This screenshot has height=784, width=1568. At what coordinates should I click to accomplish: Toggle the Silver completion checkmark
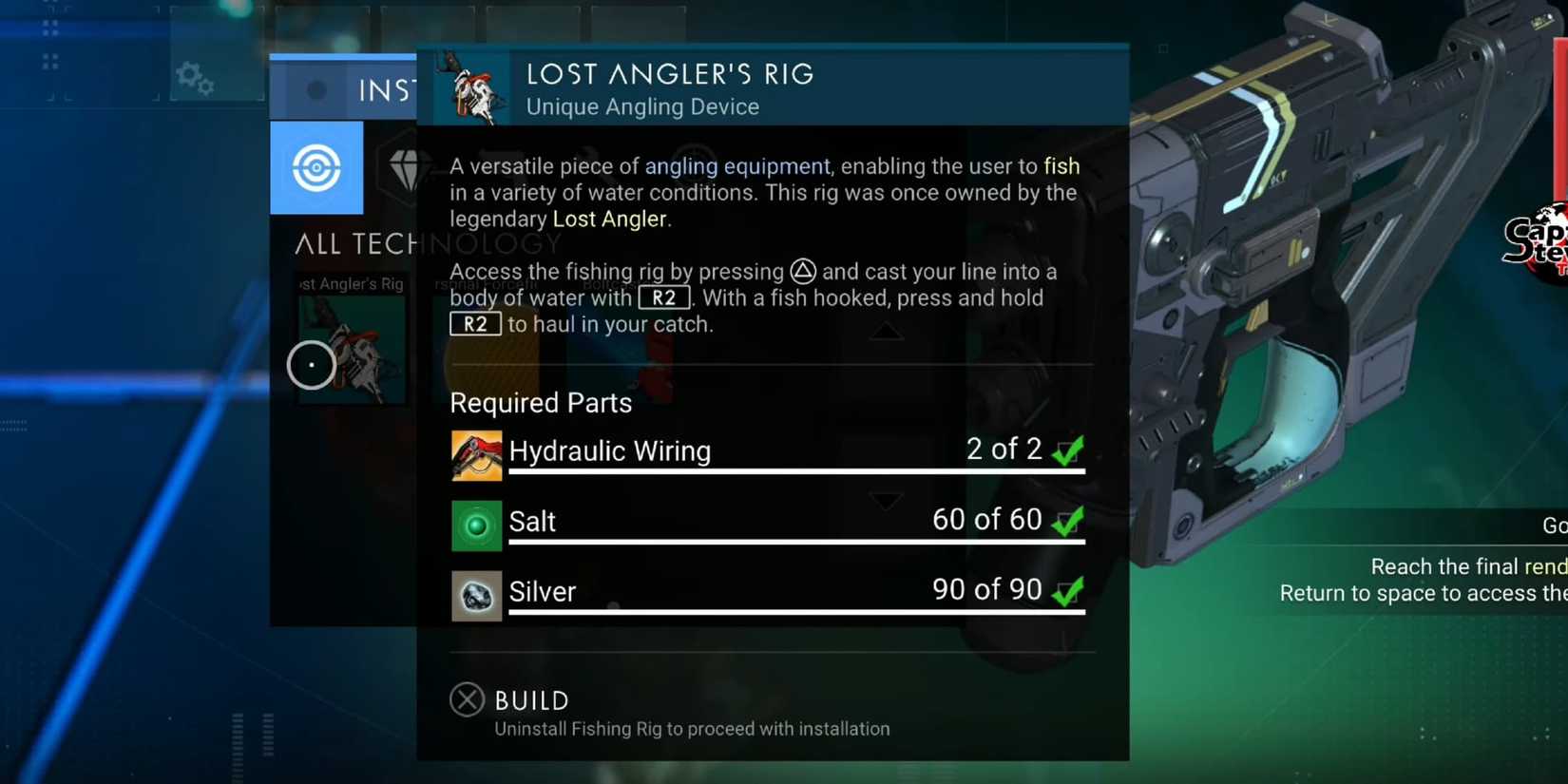(x=1066, y=590)
